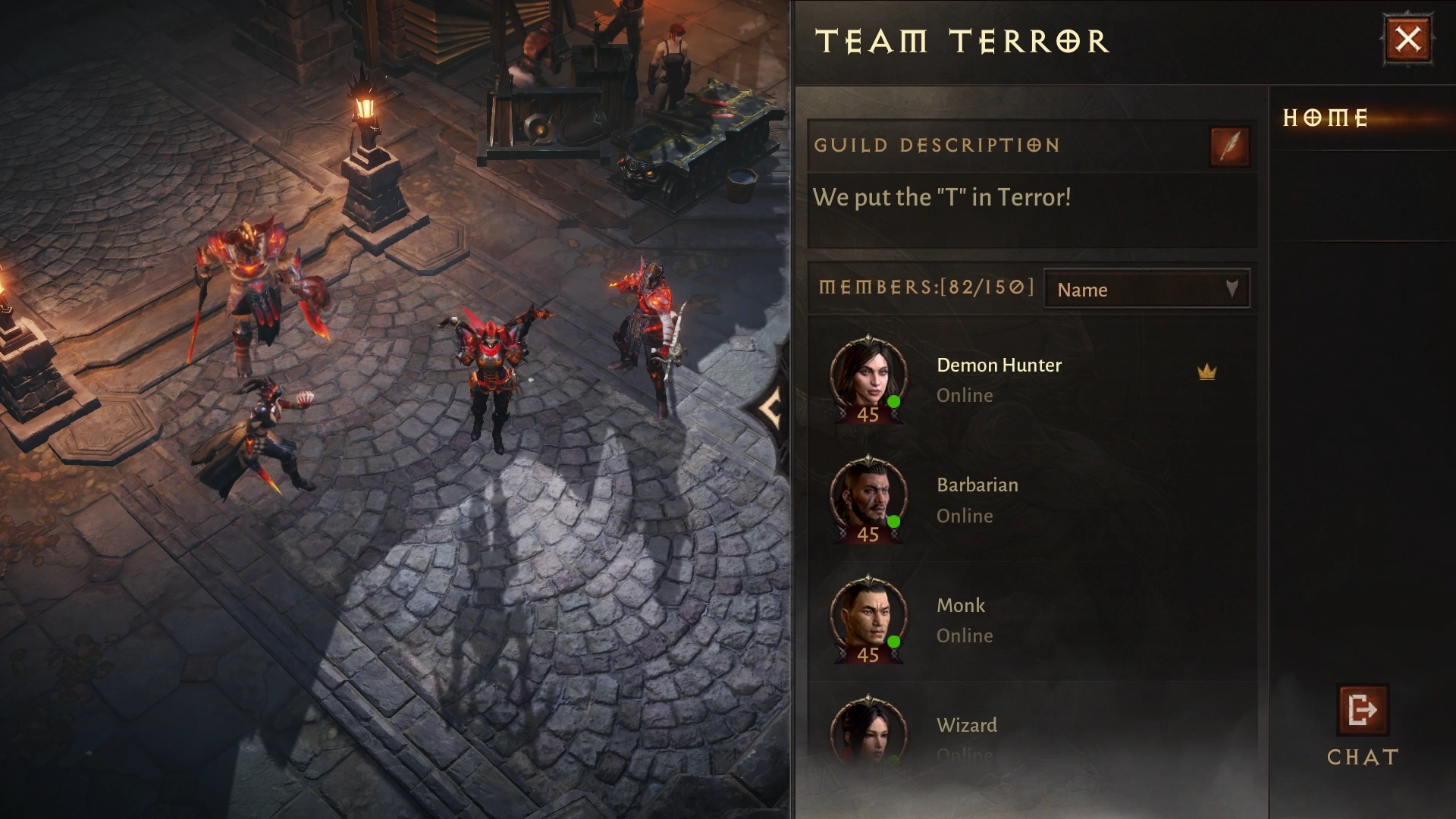Click the Barbarian's level 45 badge
This screenshot has height=819, width=1456.
tap(868, 535)
